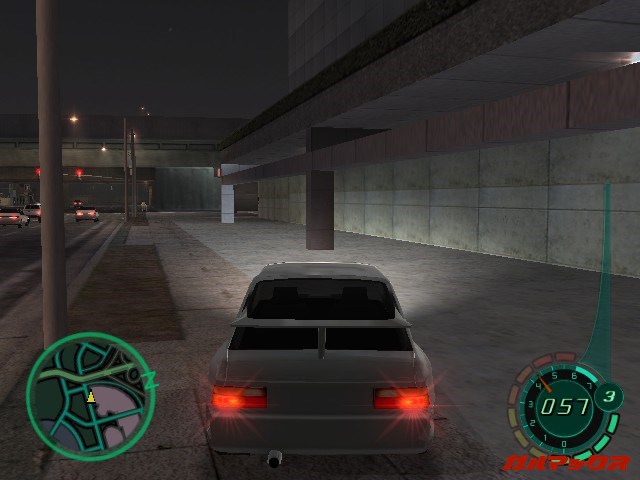The height and width of the screenshot is (480, 640).
Task: Click the green north marker on minimap rim
Action: 153,380
